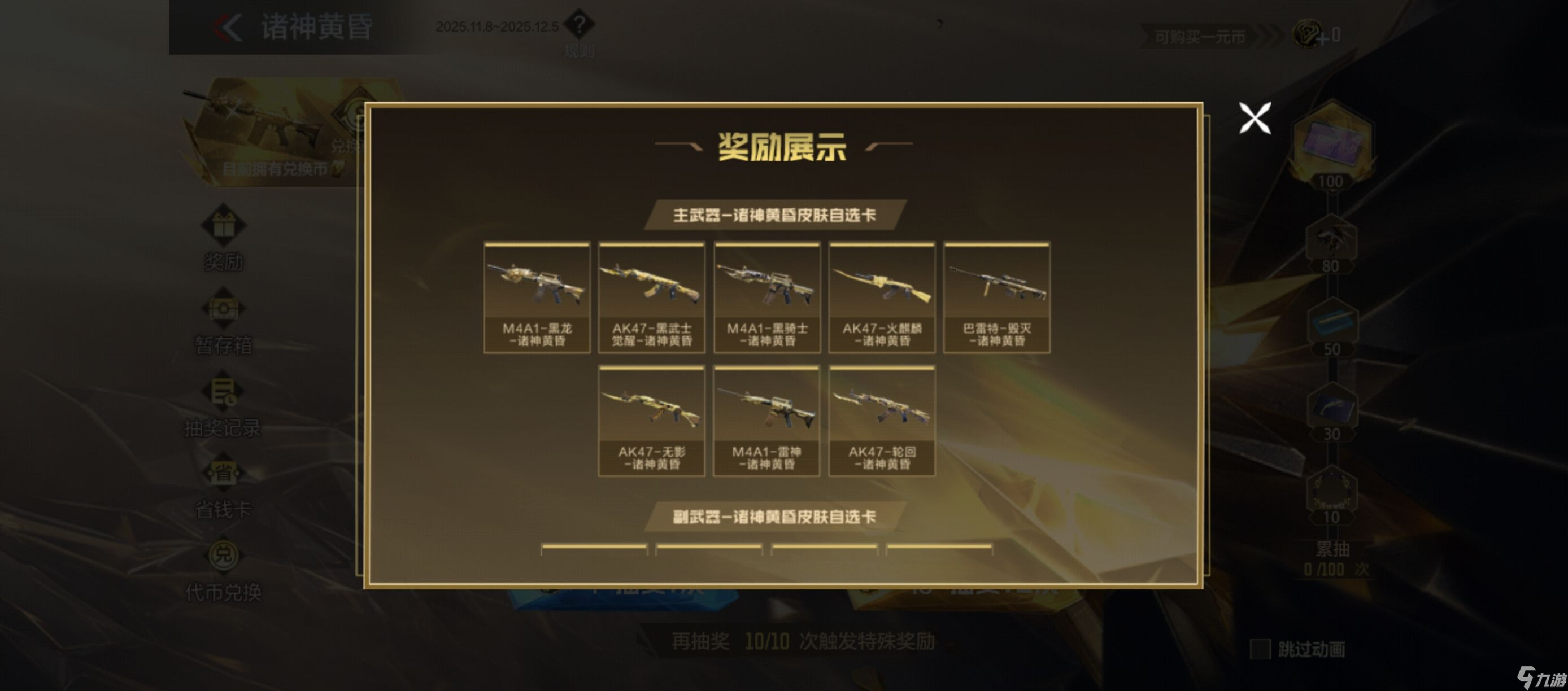Select the M4A1-黑龙 weapon skin card

point(535,298)
